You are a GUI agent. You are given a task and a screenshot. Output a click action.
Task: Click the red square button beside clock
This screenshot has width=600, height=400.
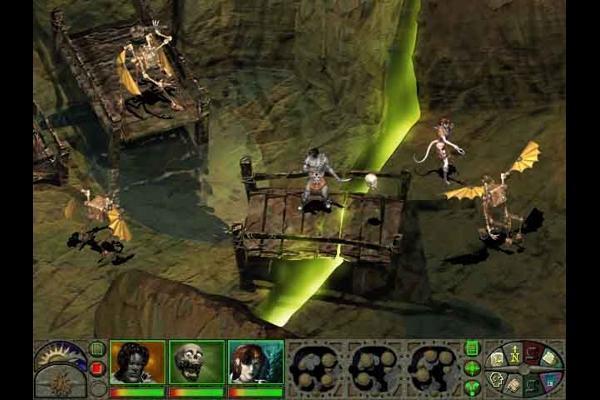pos(97,368)
